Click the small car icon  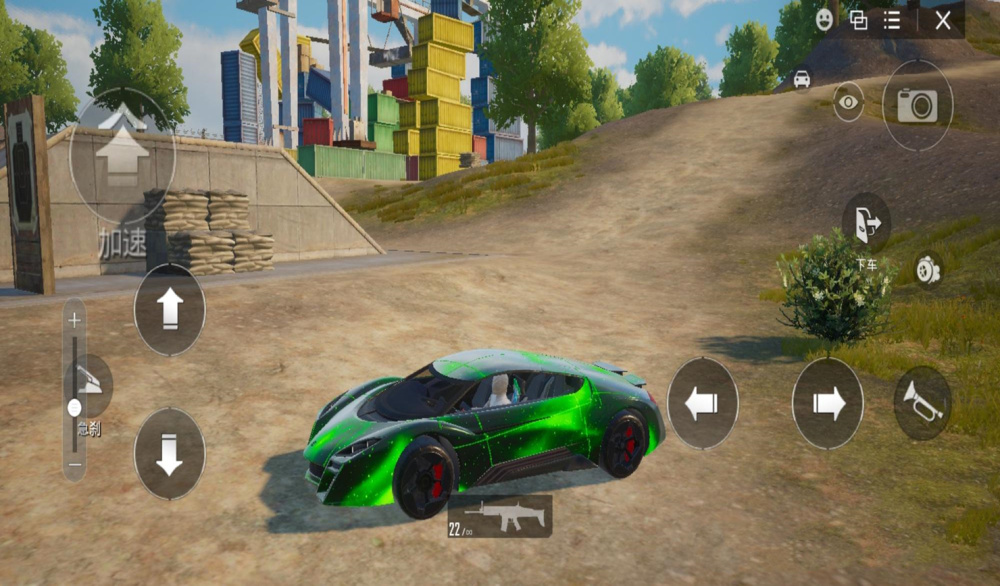click(x=801, y=79)
